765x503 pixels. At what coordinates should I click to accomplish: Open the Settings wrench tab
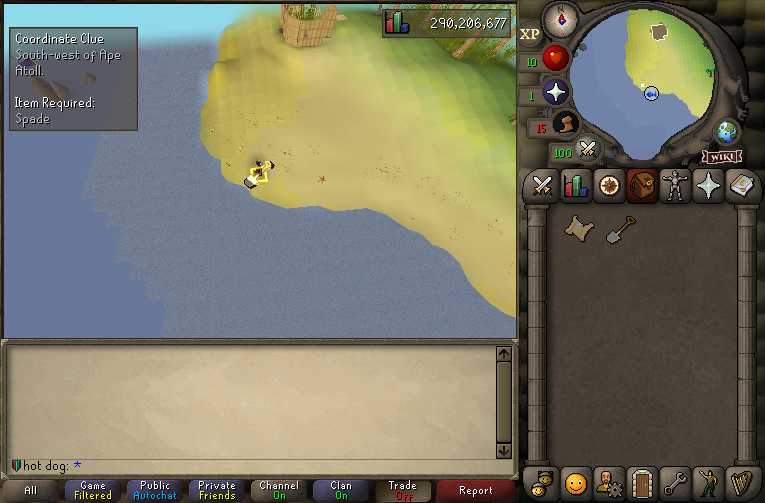pos(675,483)
